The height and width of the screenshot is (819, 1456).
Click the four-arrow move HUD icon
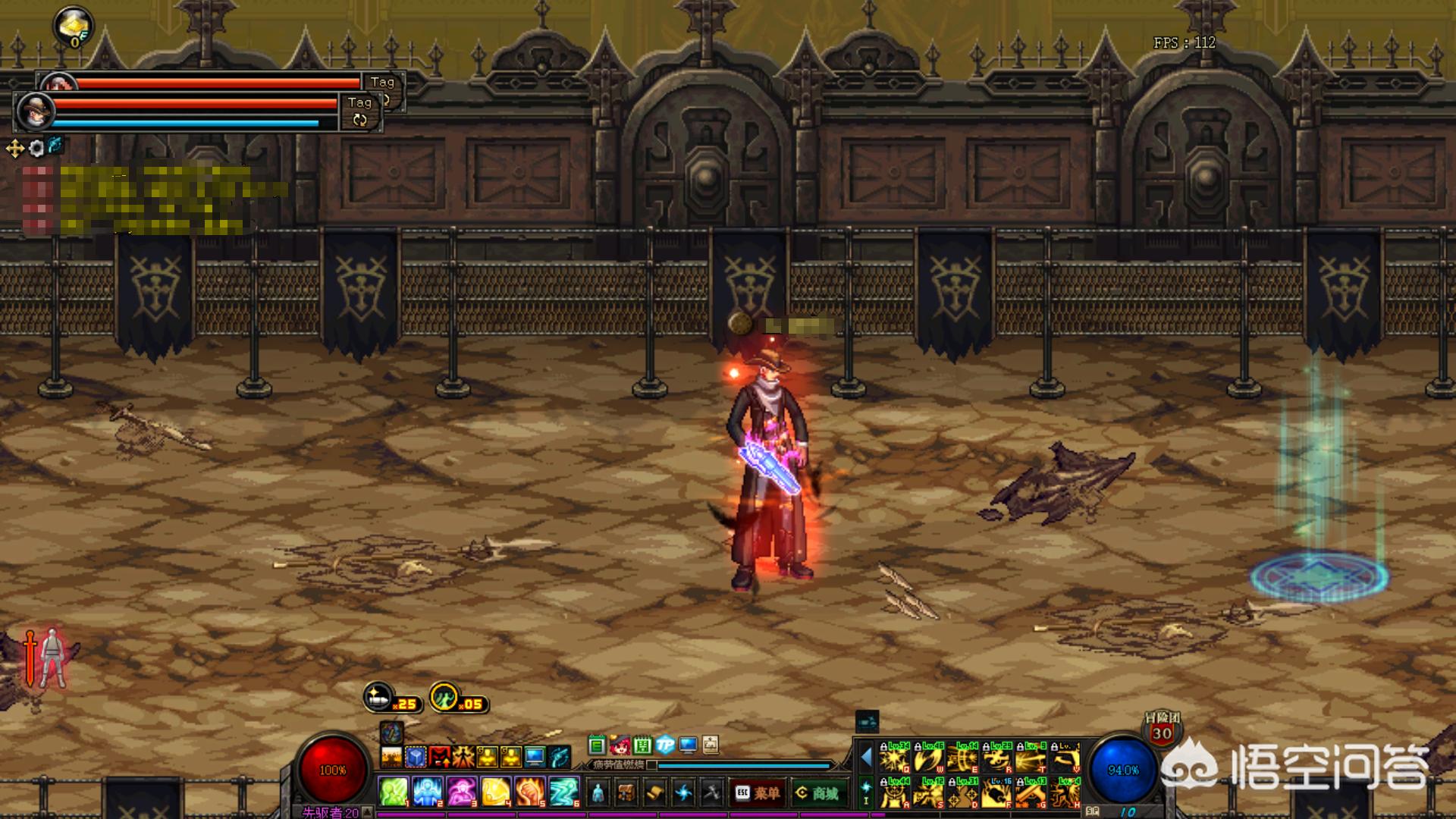point(15,148)
